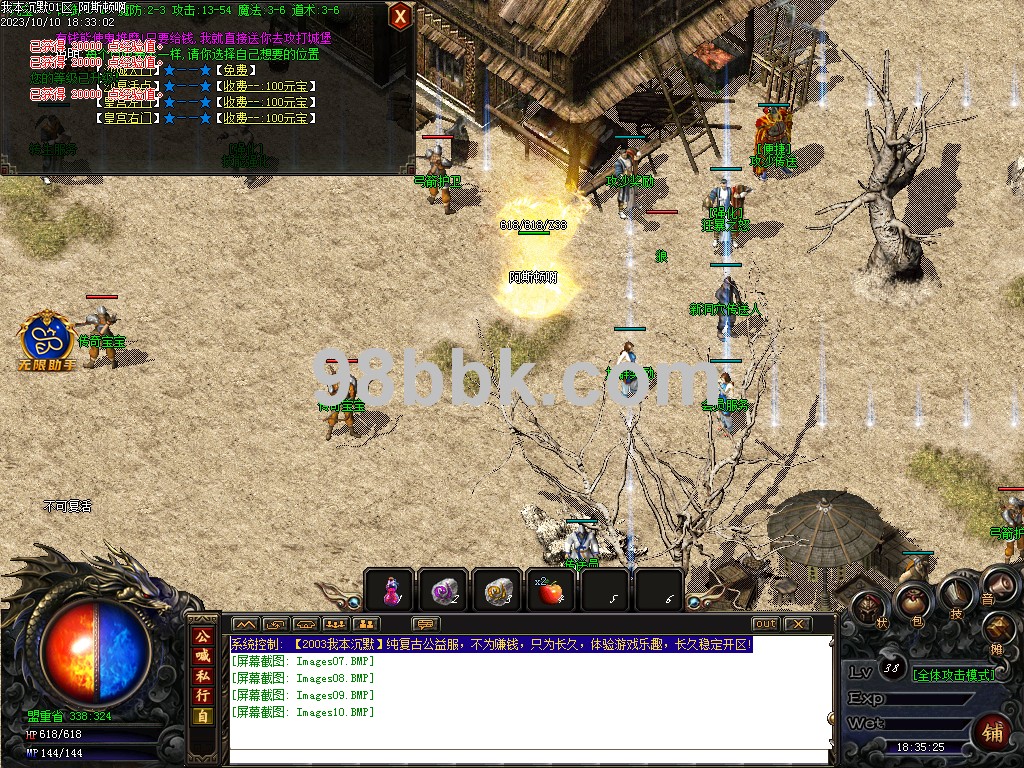1024x768 pixels.
Task: Use the pink potion in hotbar slot 1
Action: (x=391, y=590)
